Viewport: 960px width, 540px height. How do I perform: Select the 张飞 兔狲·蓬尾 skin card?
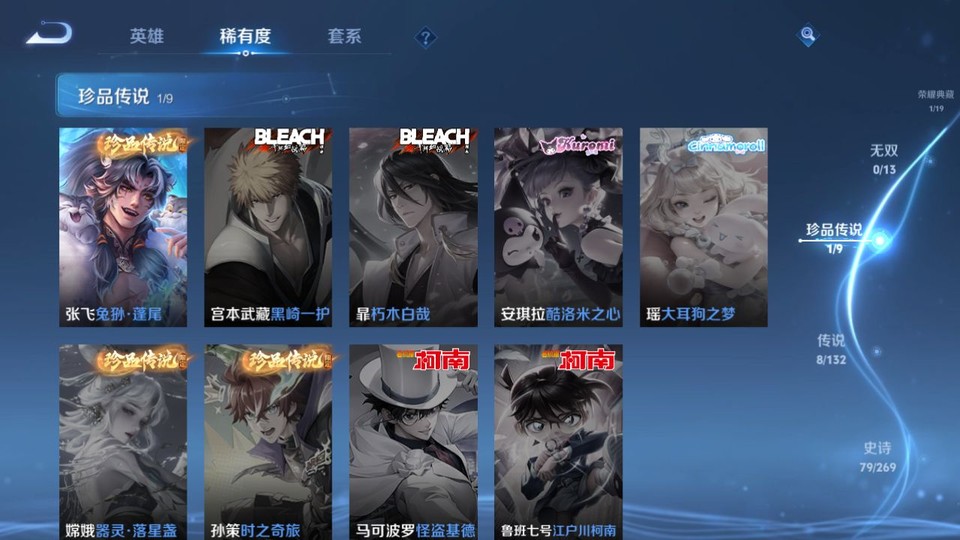point(123,227)
